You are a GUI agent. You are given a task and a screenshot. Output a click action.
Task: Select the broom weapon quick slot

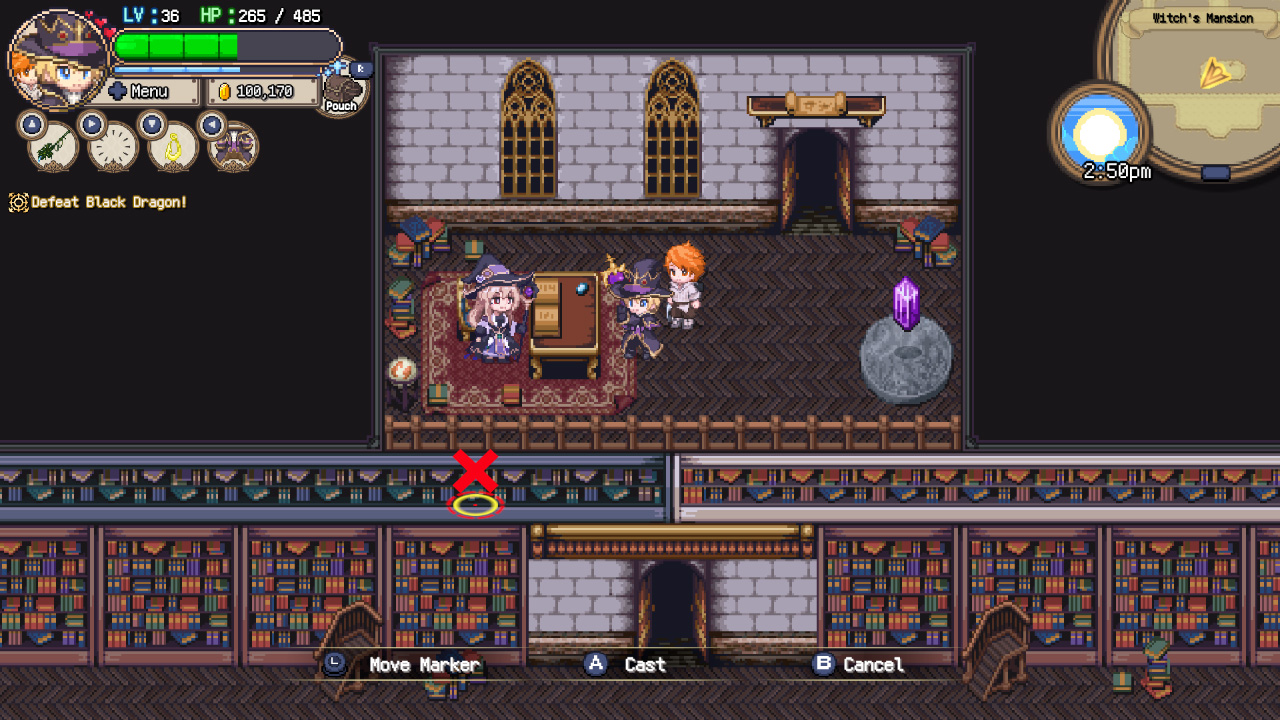click(52, 150)
